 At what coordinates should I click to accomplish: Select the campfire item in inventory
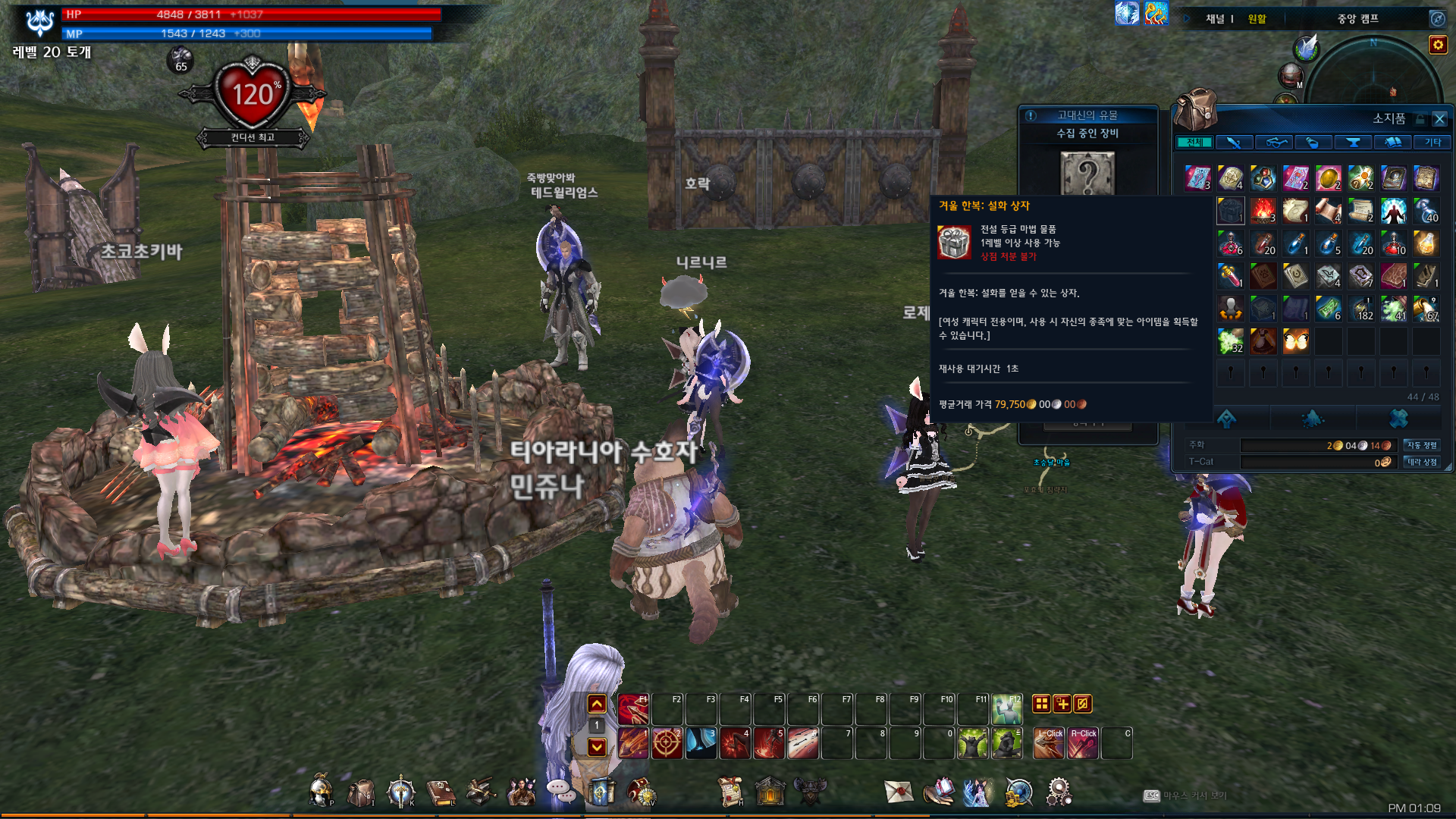[x=1263, y=210]
